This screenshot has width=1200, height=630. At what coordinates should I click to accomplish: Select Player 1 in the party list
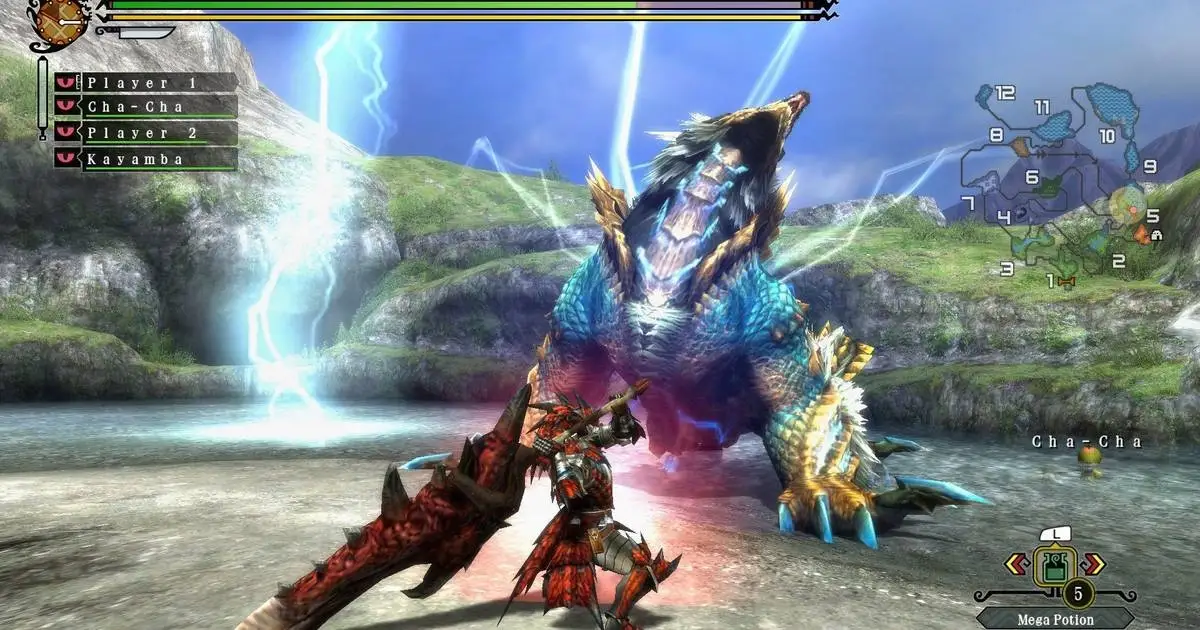146,83
